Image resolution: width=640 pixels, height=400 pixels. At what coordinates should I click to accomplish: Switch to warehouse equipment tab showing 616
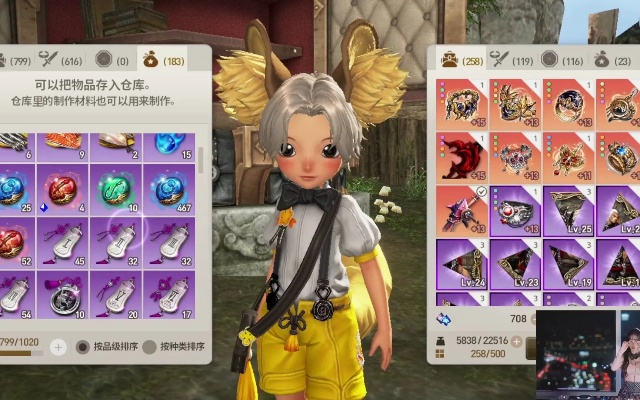pyautogui.click(x=60, y=60)
